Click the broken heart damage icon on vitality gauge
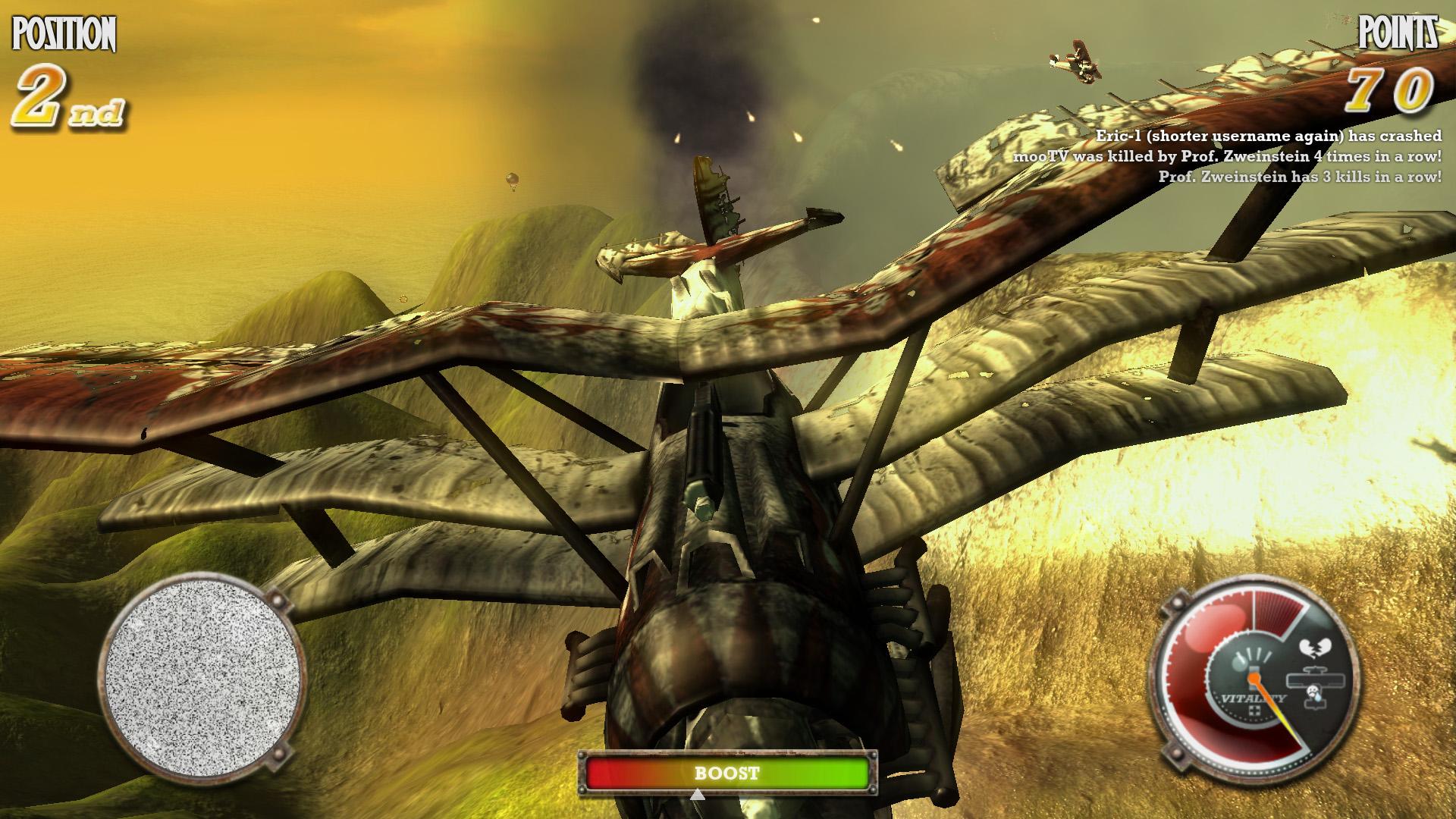 tap(1316, 647)
